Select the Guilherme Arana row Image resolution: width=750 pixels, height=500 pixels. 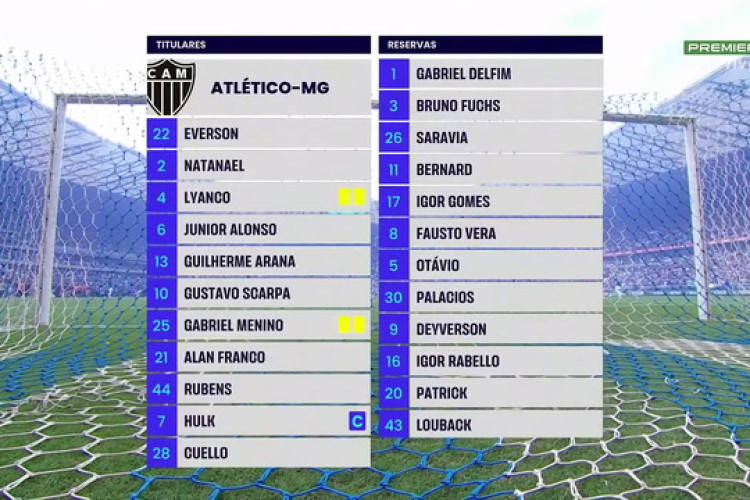coord(258,261)
